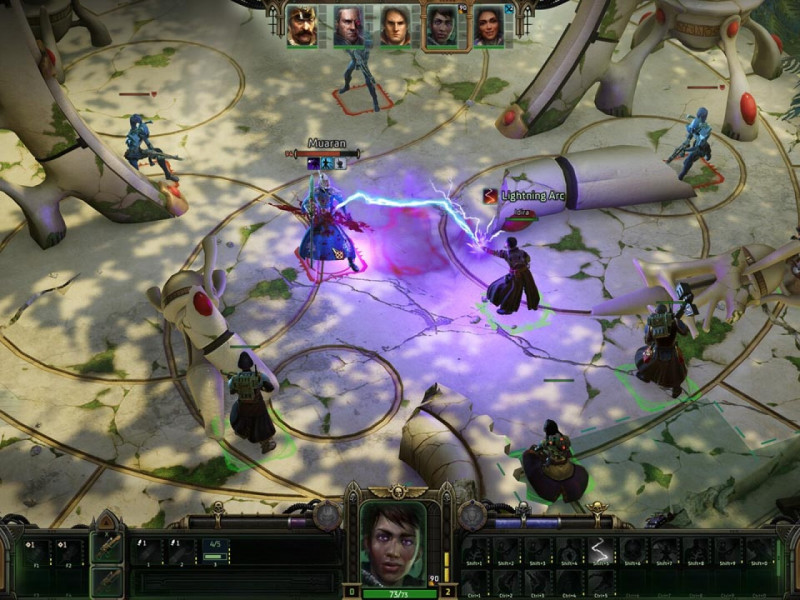Select the mustached man with goggles portrait

click(302, 26)
